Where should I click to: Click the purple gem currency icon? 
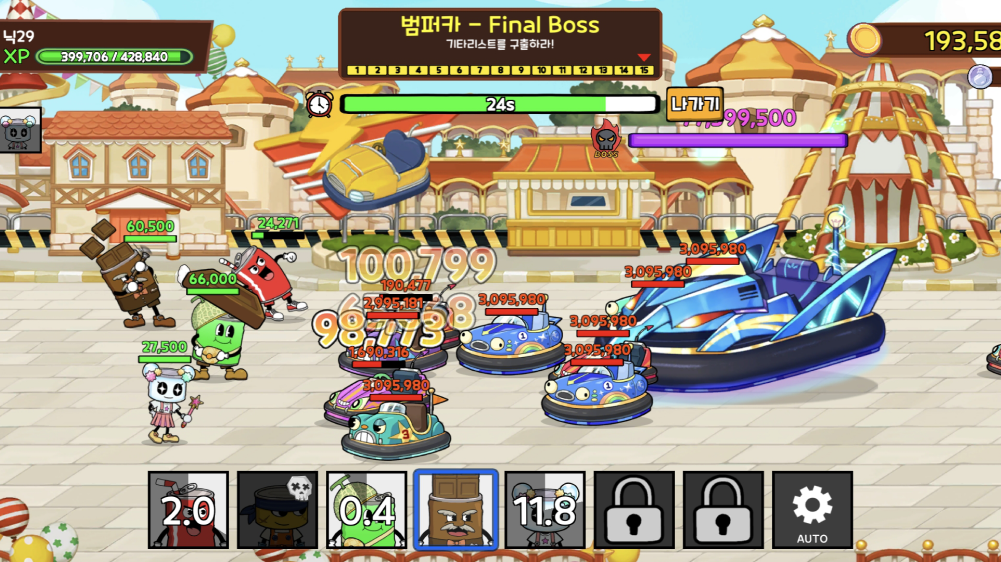coord(981,77)
